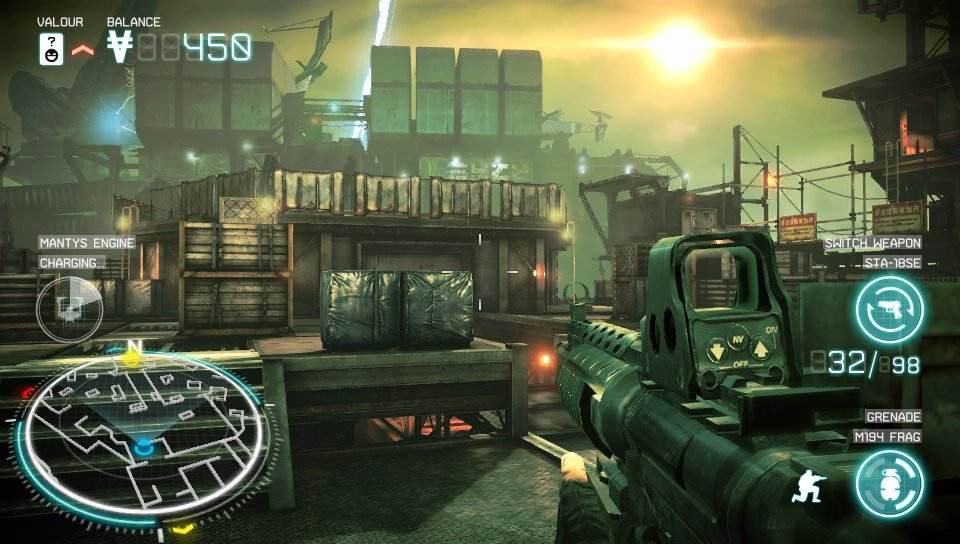Tap the Switch Weapon circular icon
Image resolution: width=960 pixels, height=544 pixels.
[x=889, y=308]
